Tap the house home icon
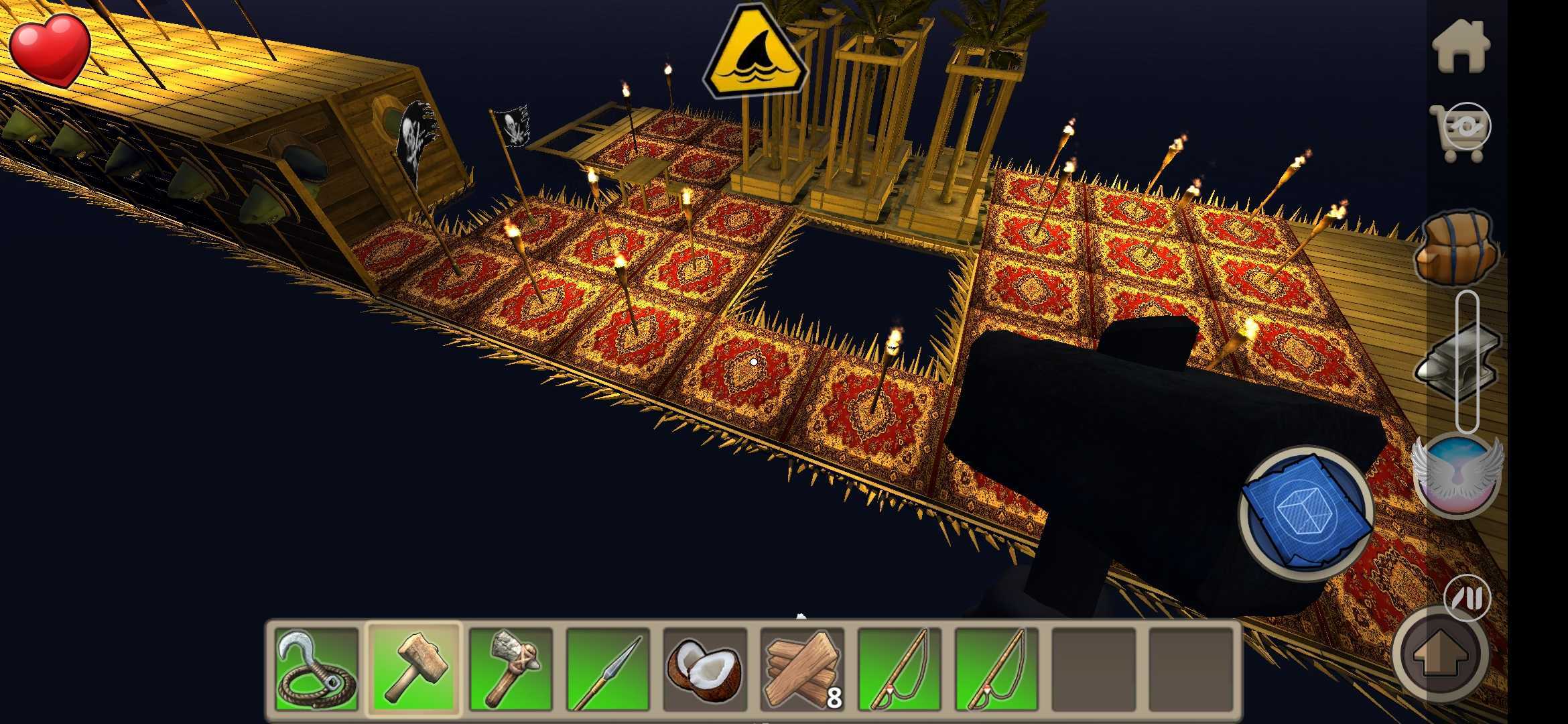This screenshot has height=724, width=1568. coord(1461,46)
